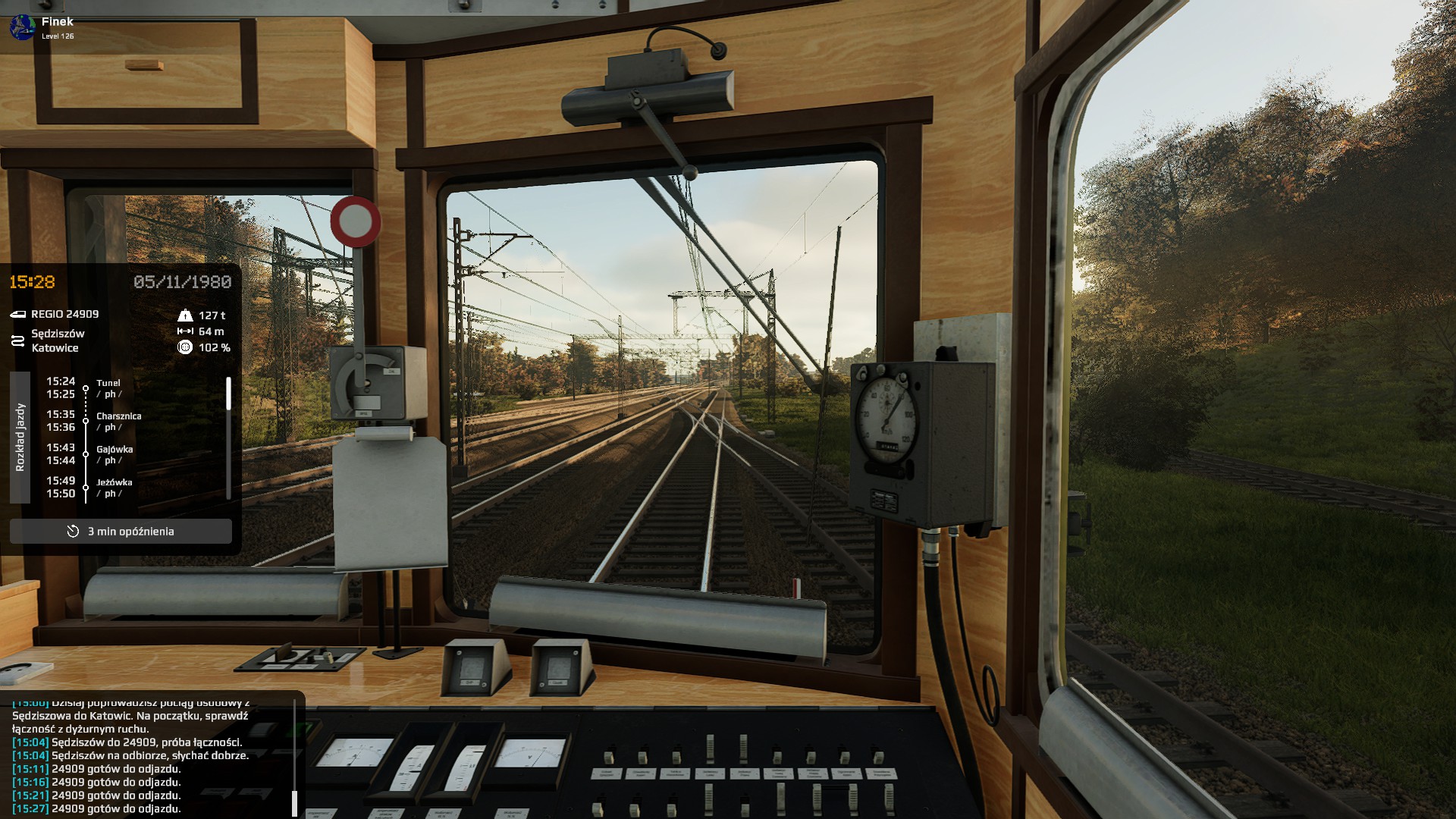Screen dimensions: 1456x819
Task: Click the latest 15:27 chat message
Action: (97, 808)
